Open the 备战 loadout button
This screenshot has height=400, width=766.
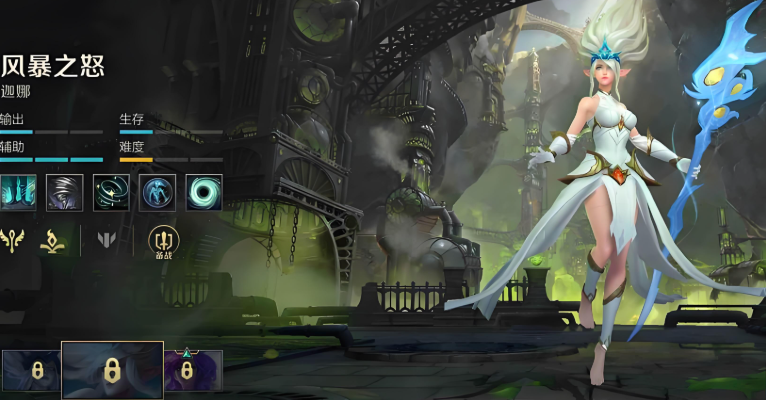[161, 241]
